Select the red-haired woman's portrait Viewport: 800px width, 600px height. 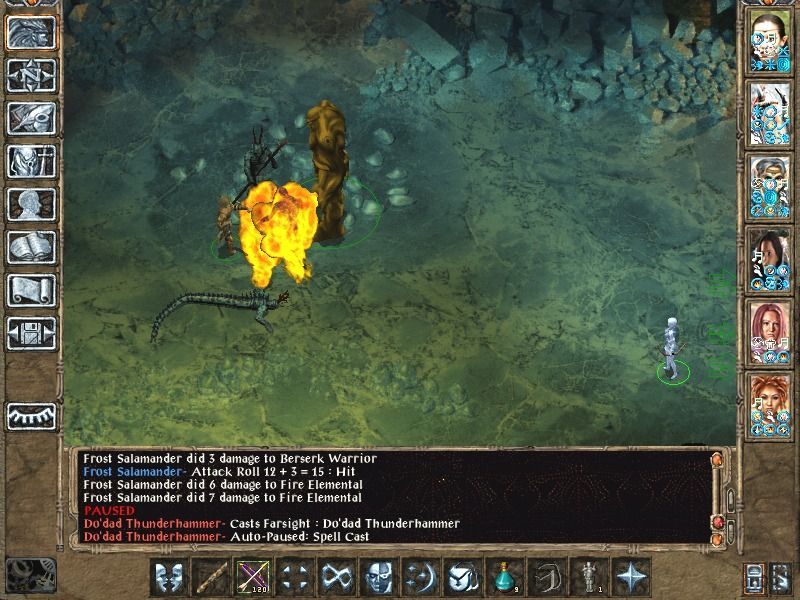[x=770, y=329]
